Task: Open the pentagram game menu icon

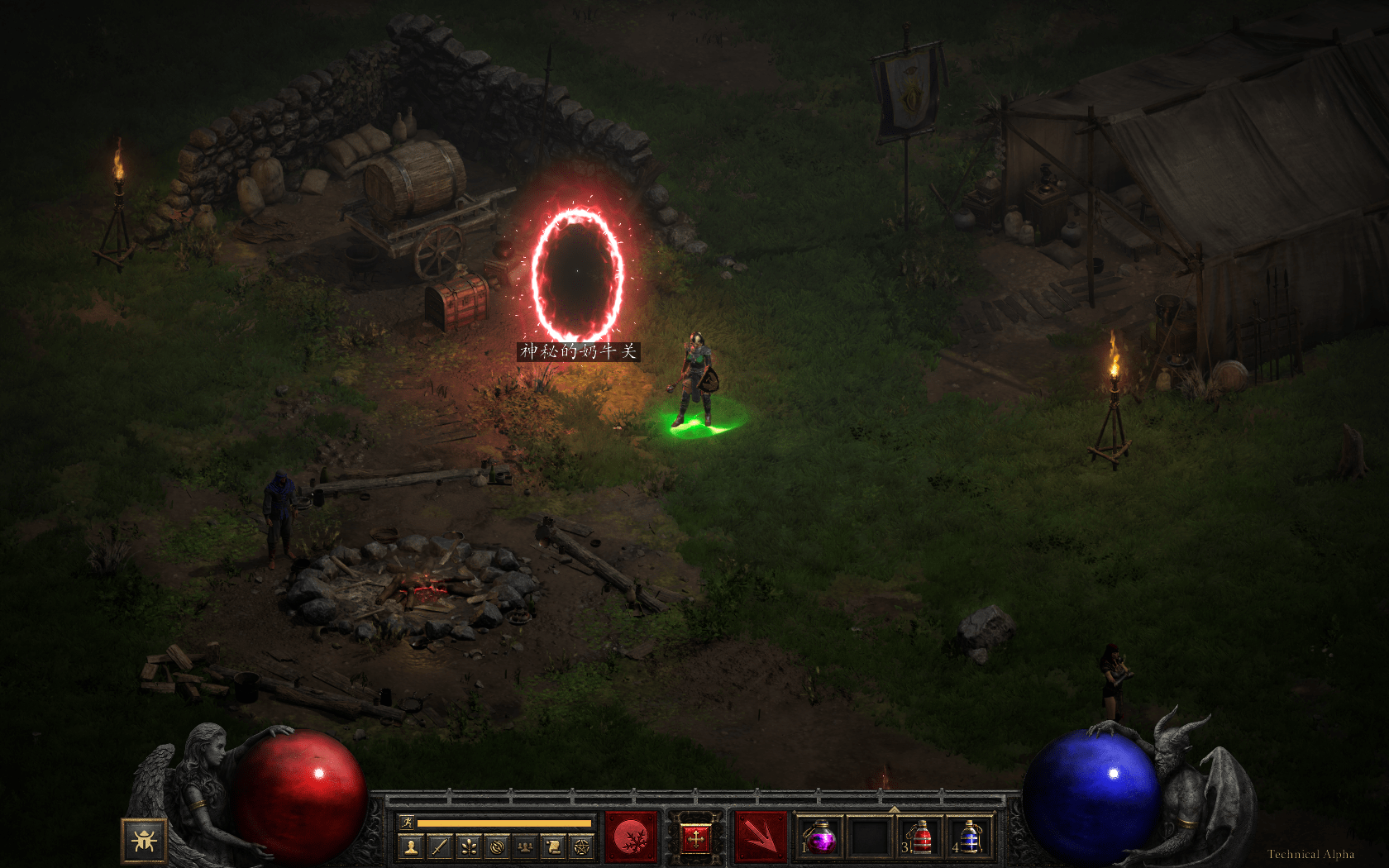Action: 583,847
